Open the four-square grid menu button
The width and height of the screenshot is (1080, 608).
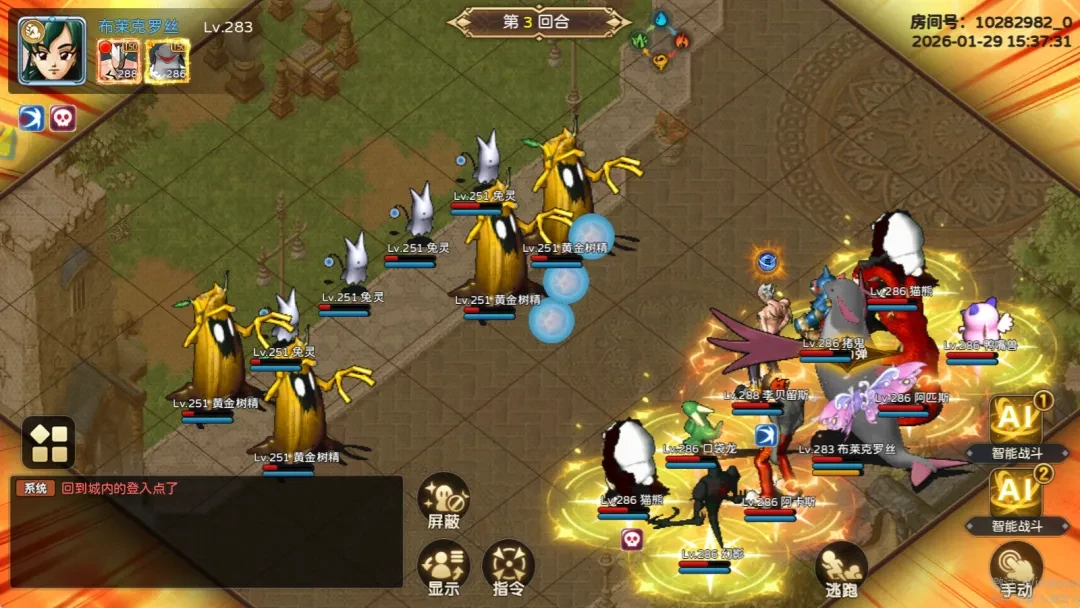point(48,443)
